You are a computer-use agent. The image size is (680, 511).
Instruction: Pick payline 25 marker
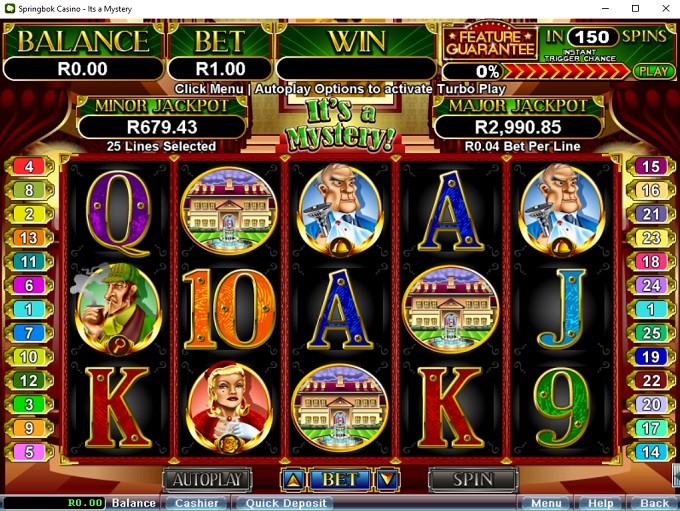click(x=651, y=333)
